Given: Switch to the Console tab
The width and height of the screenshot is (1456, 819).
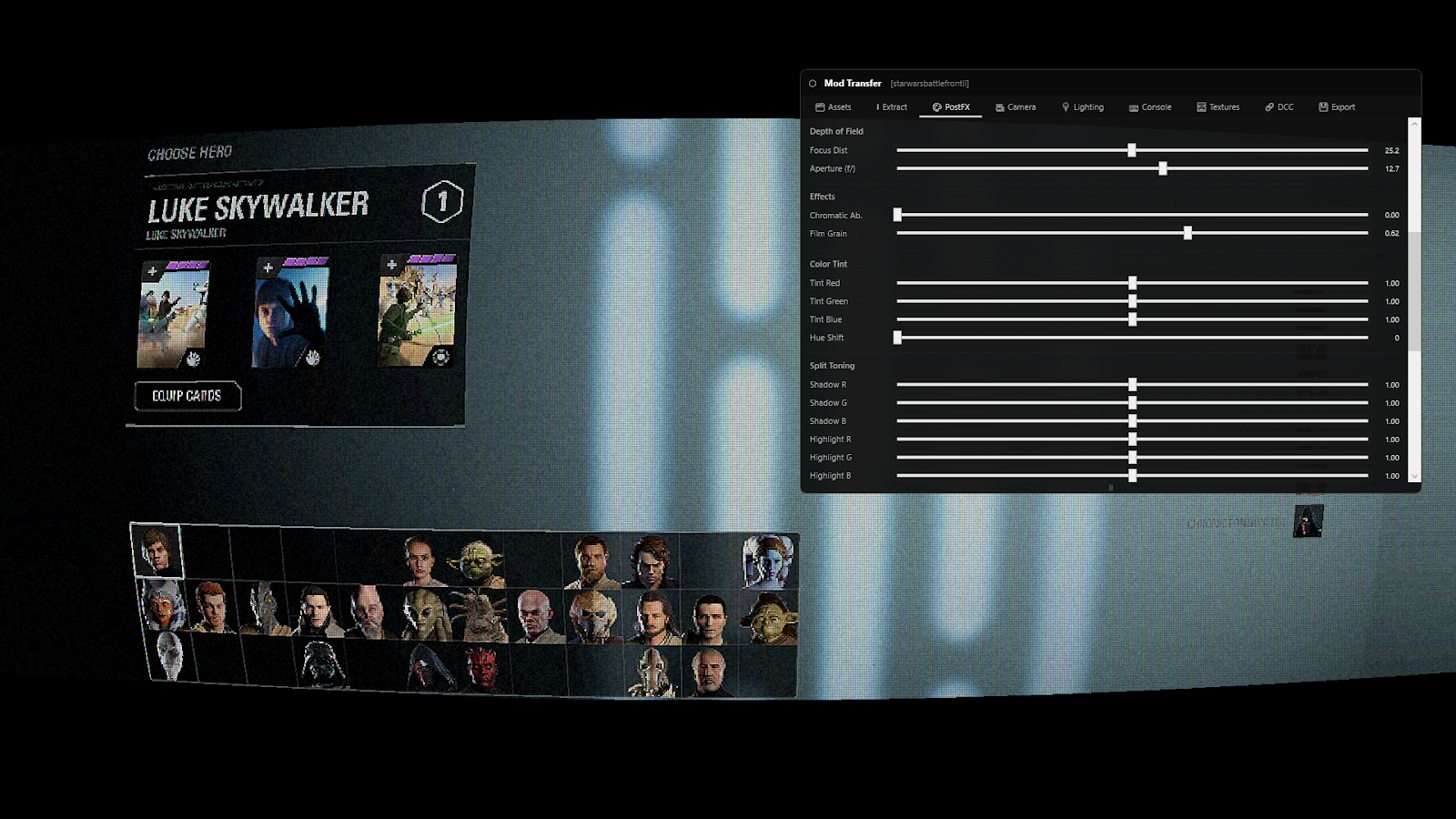Looking at the screenshot, I should [x=1150, y=106].
